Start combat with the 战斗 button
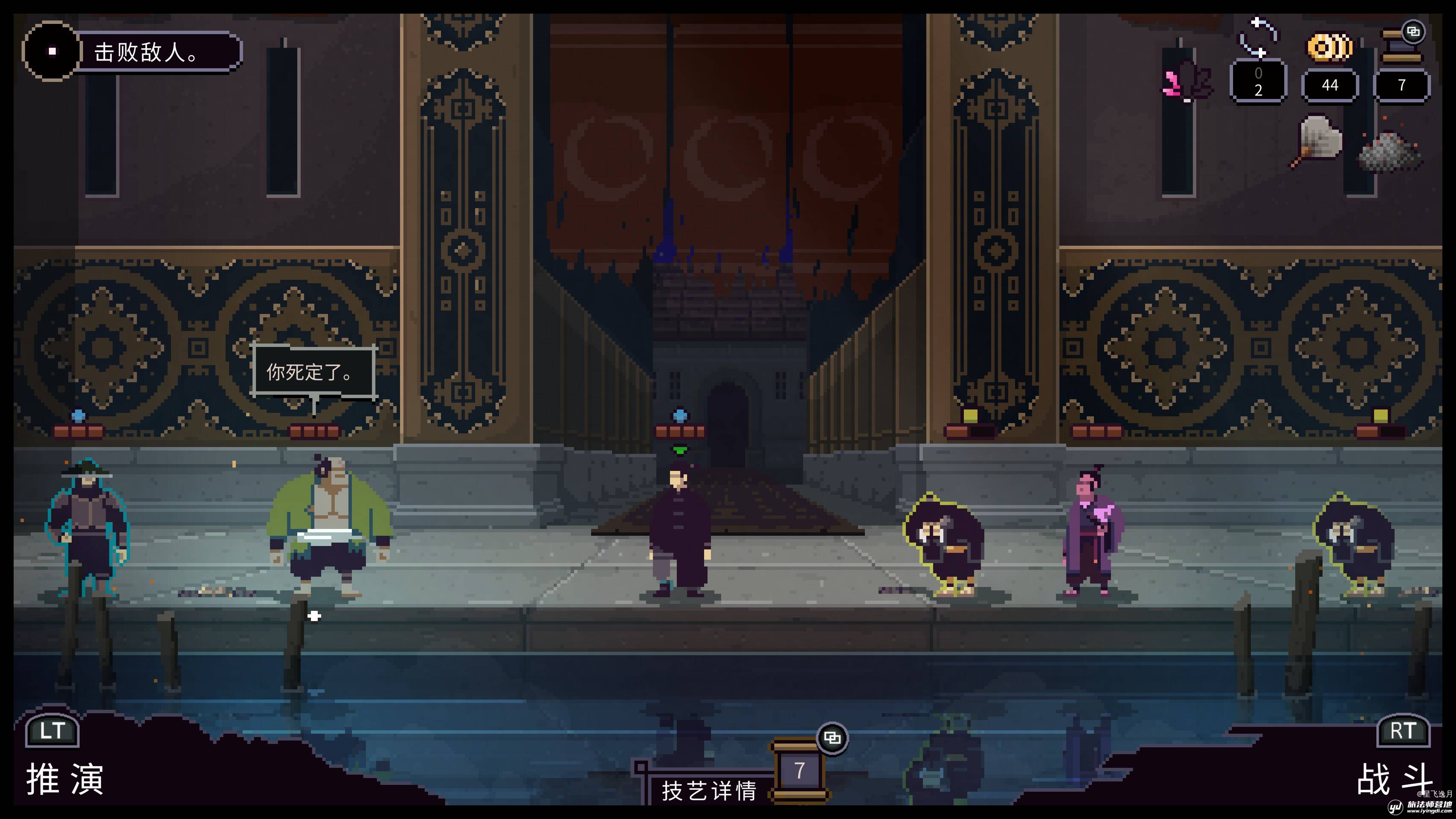The width and height of the screenshot is (1456, 819). tap(1394, 778)
